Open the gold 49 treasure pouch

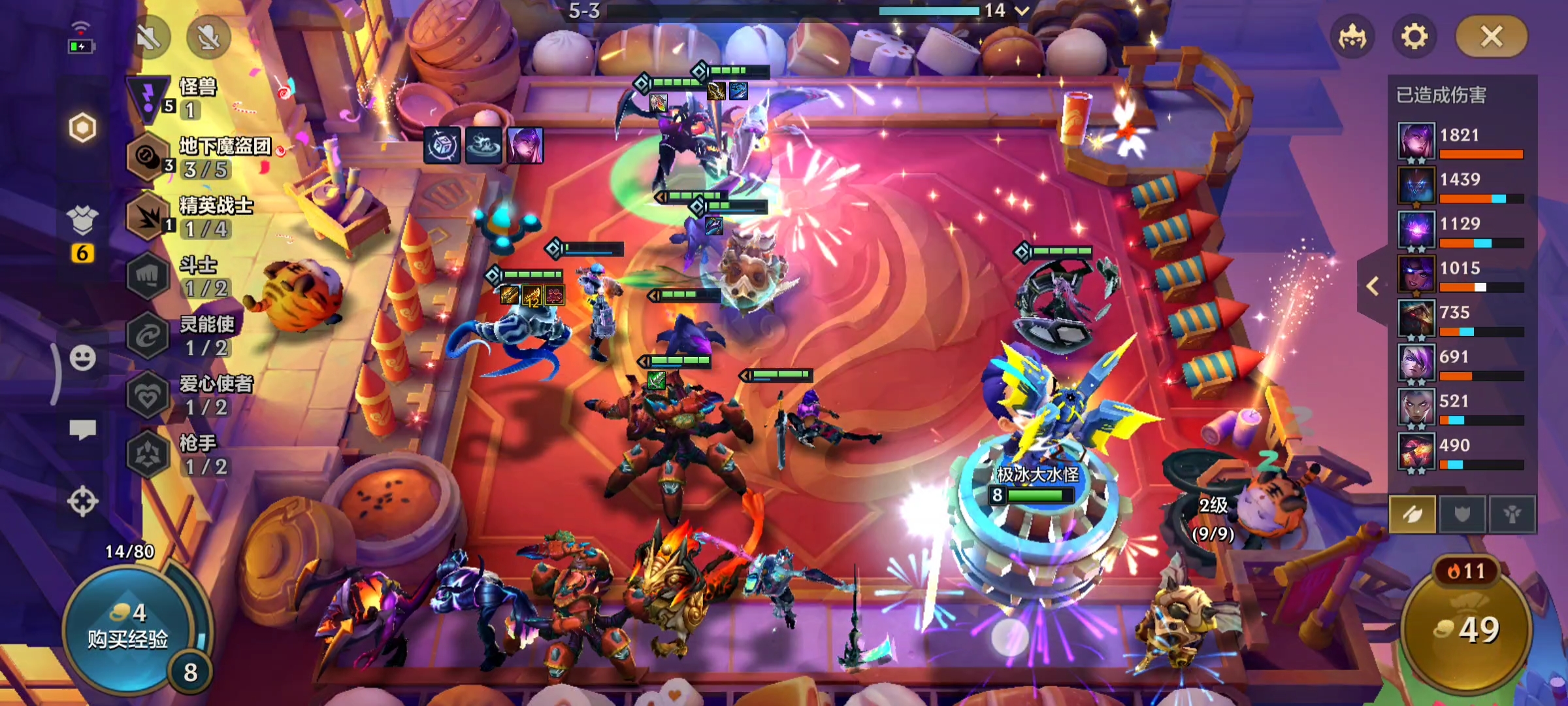point(1467,629)
